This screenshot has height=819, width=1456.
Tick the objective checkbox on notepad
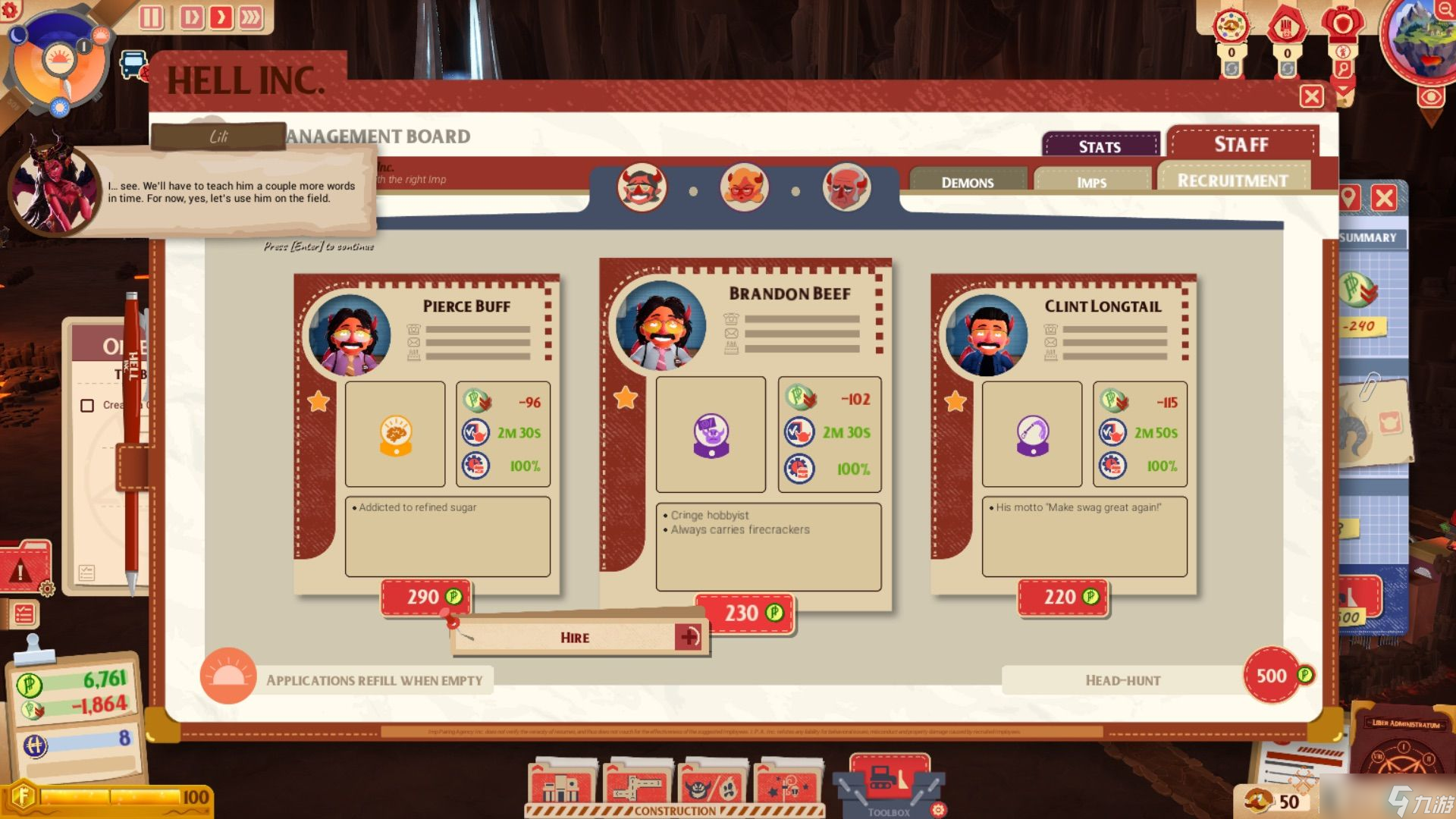pyautogui.click(x=87, y=406)
